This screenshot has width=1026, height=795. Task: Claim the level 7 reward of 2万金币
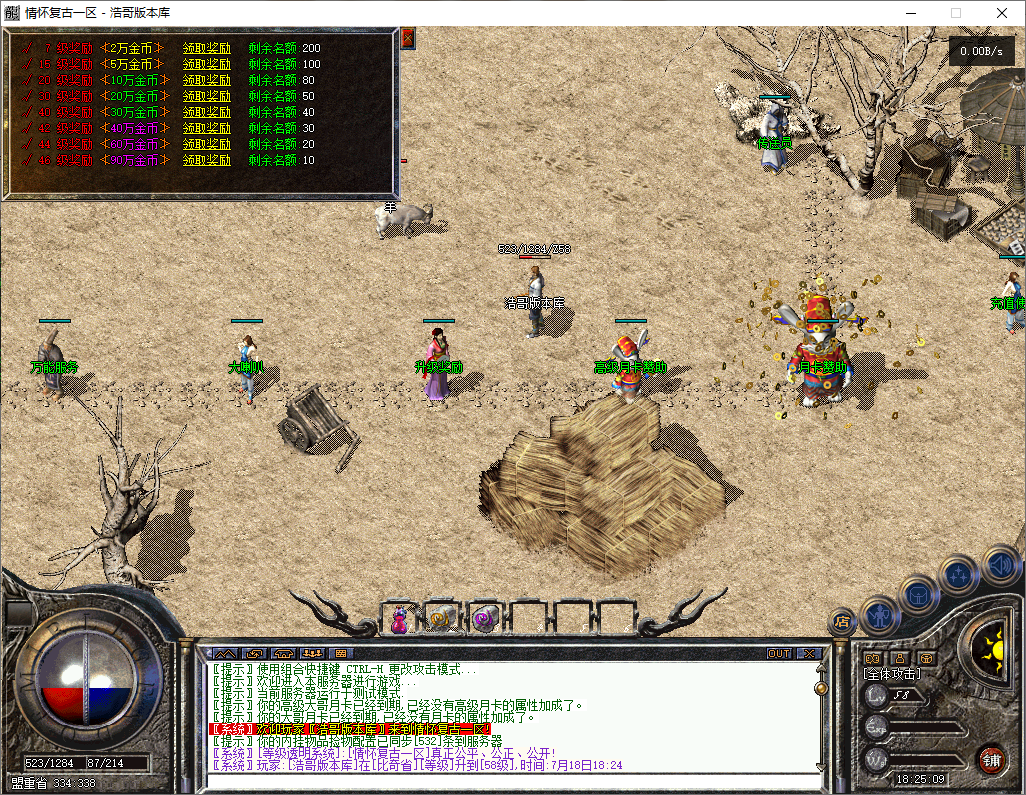click(206, 48)
